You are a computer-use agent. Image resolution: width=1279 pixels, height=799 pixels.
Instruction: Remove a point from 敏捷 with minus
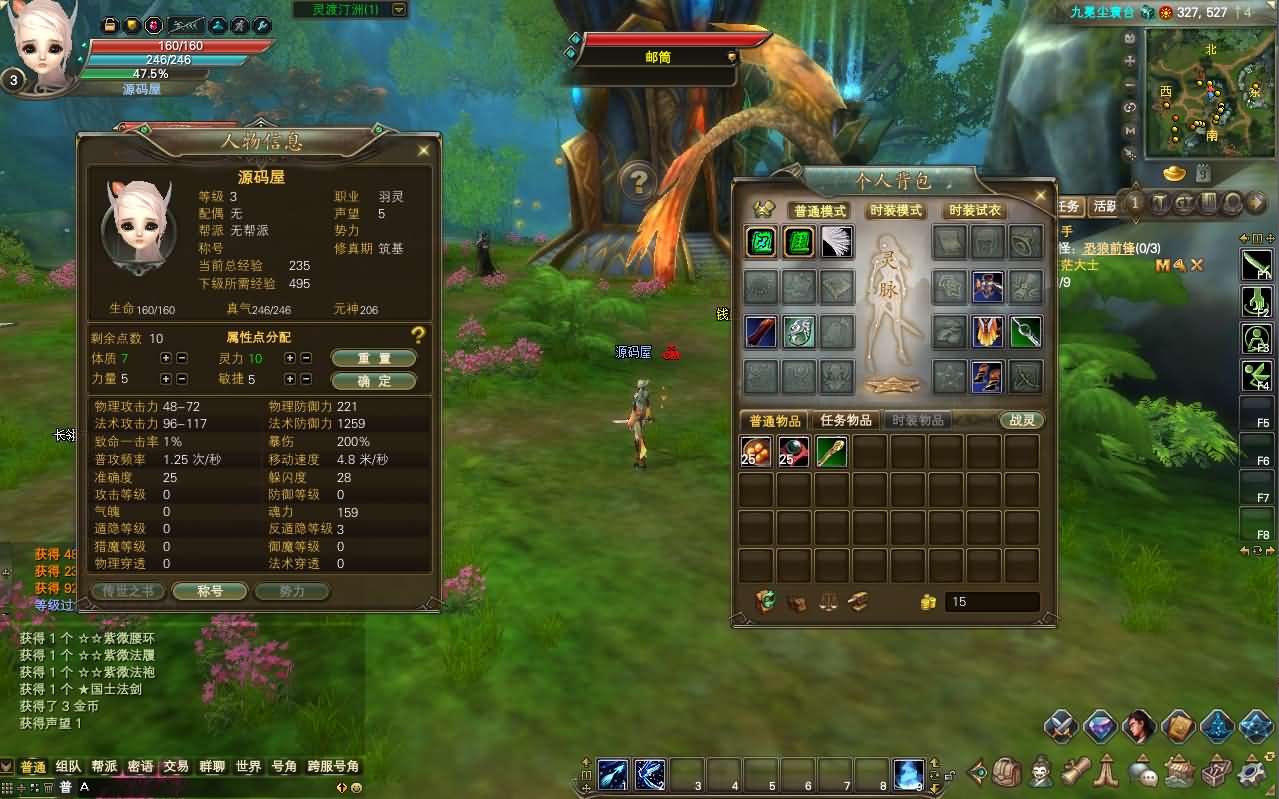[306, 380]
